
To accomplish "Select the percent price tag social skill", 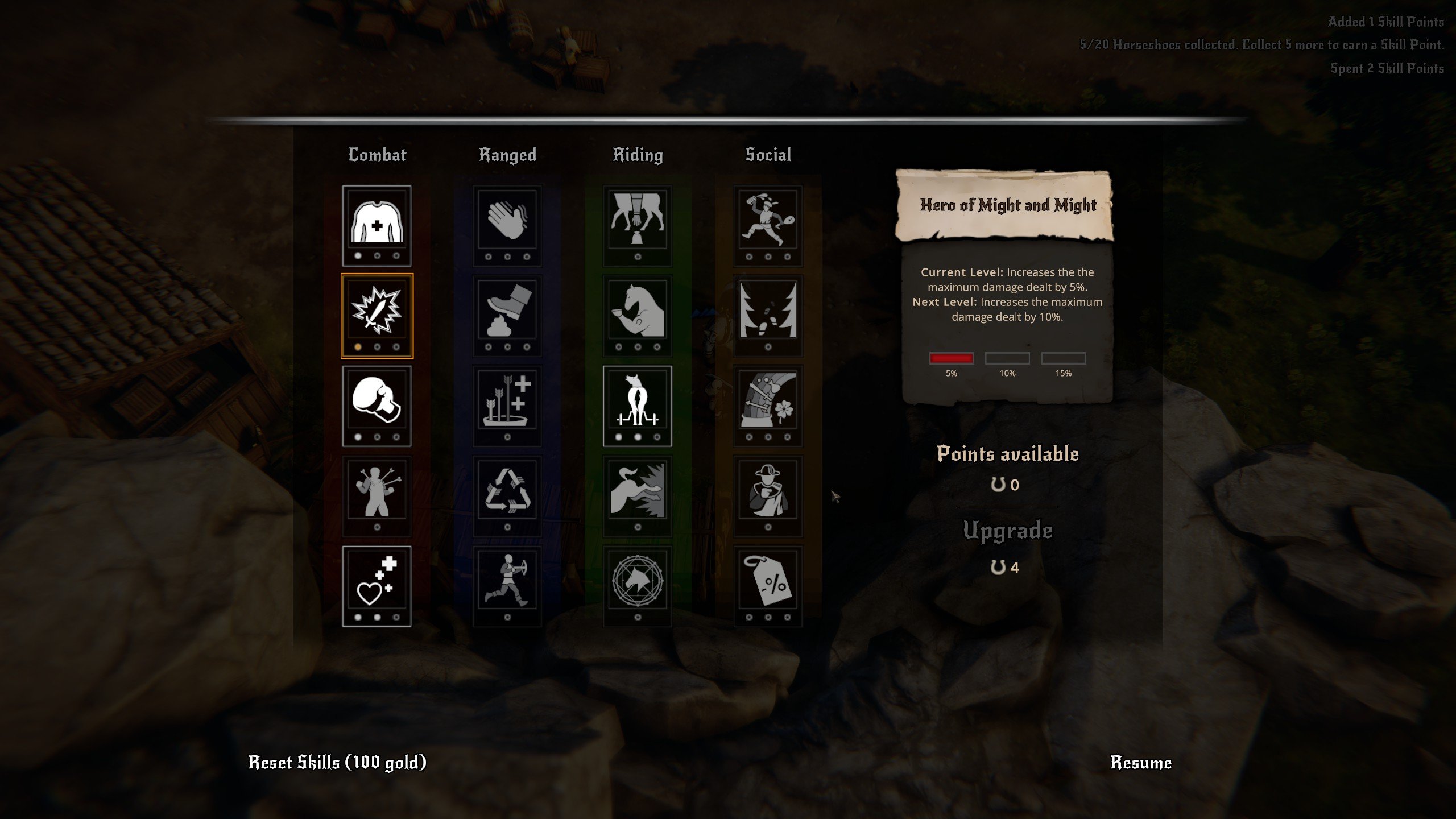I will tap(768, 581).
